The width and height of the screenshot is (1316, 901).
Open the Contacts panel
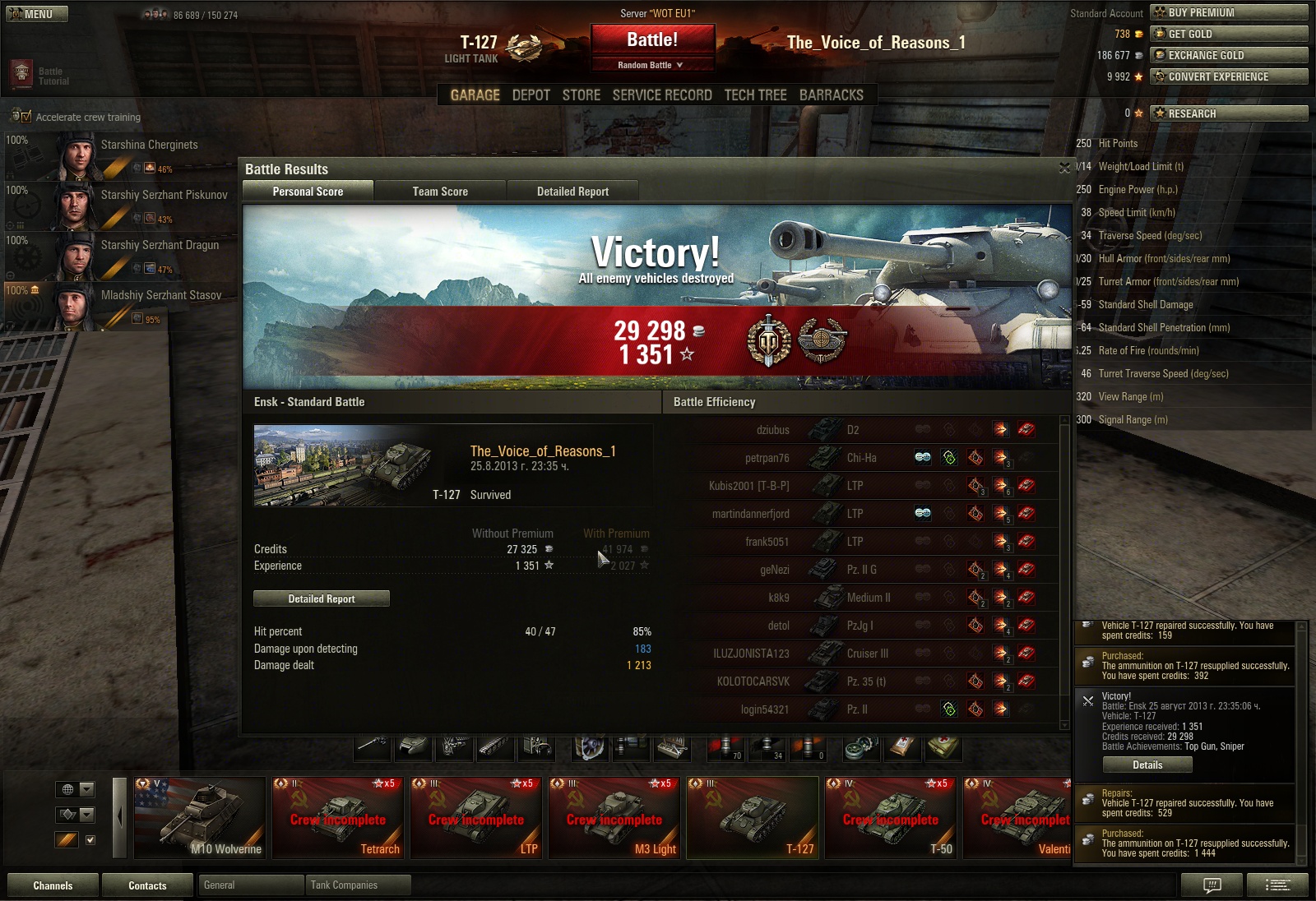[x=147, y=885]
